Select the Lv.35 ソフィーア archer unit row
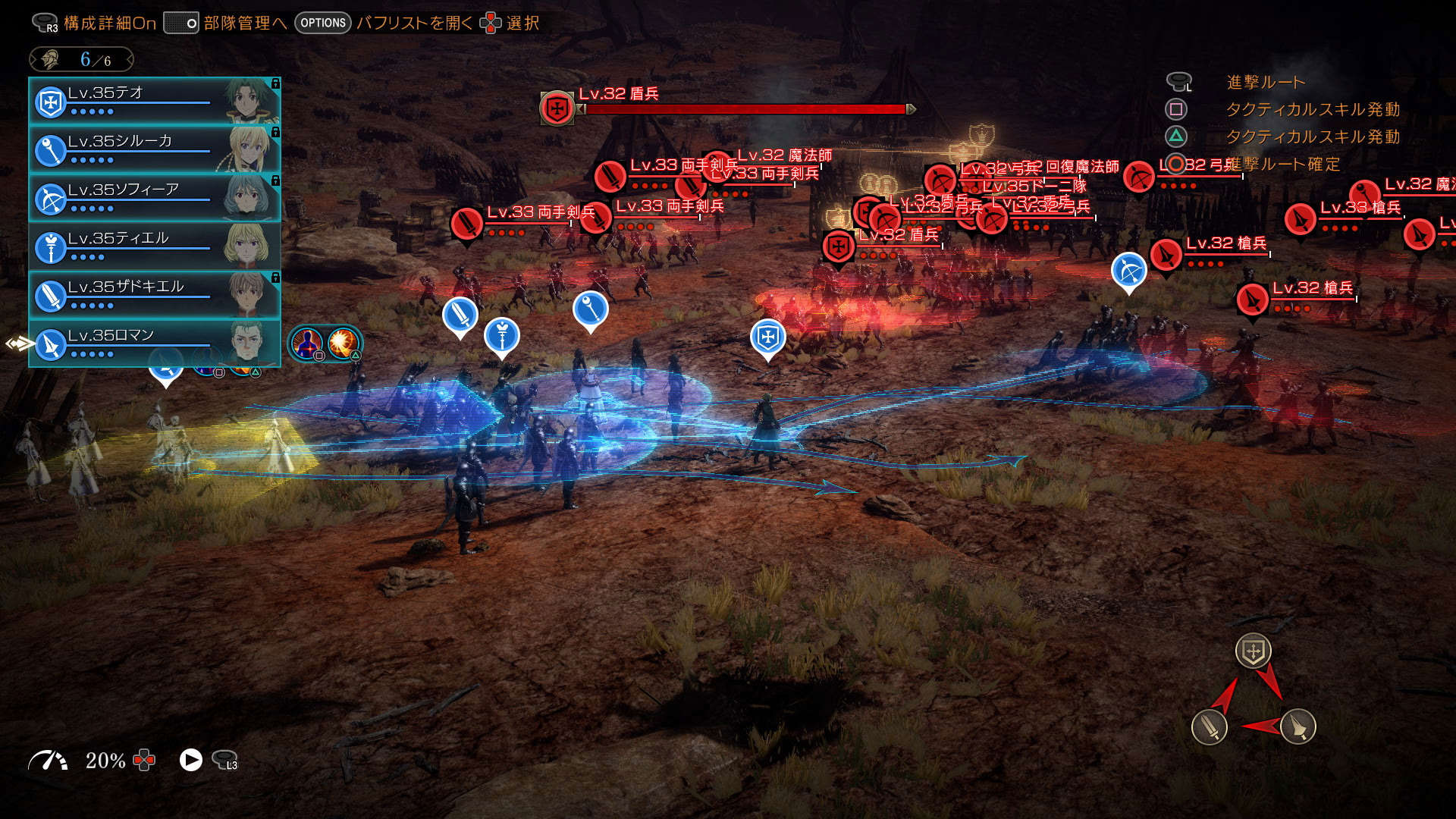Screen dimensions: 1456x819 tap(154, 198)
